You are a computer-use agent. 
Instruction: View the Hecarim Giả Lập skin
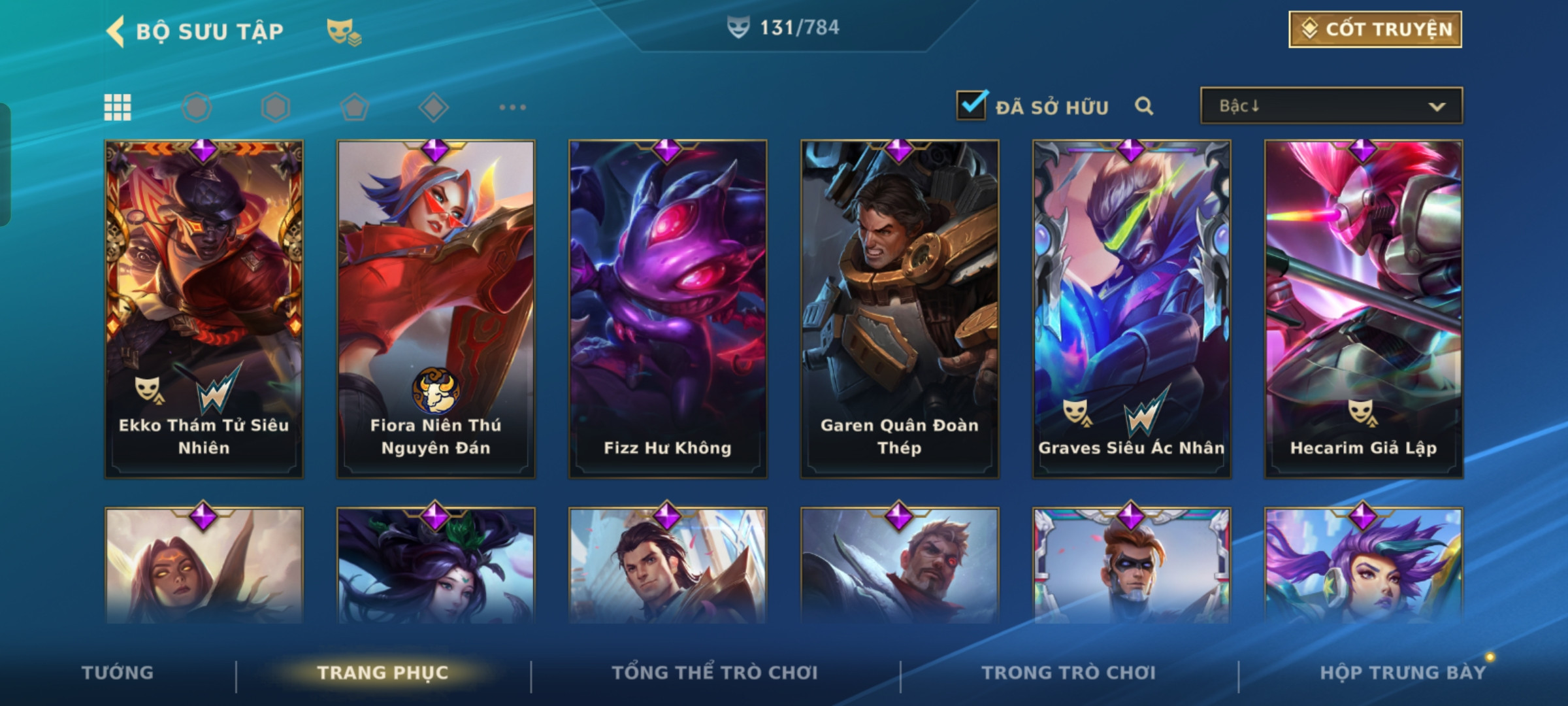[x=1364, y=309]
